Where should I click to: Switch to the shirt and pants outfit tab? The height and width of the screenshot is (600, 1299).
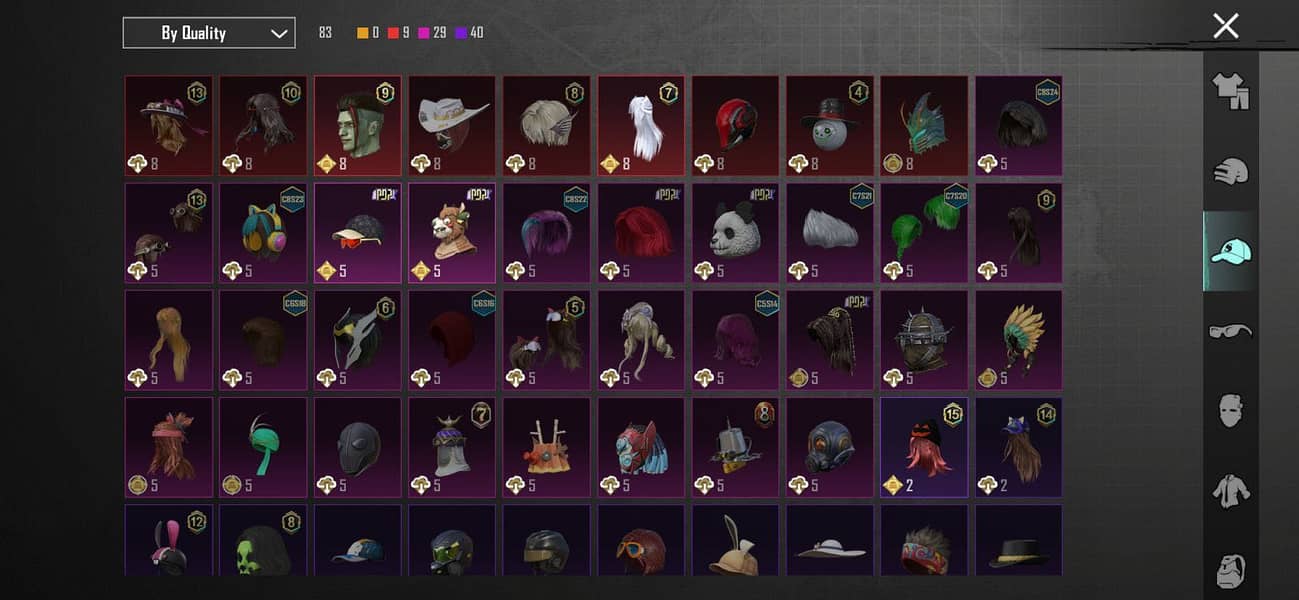tap(1230, 92)
